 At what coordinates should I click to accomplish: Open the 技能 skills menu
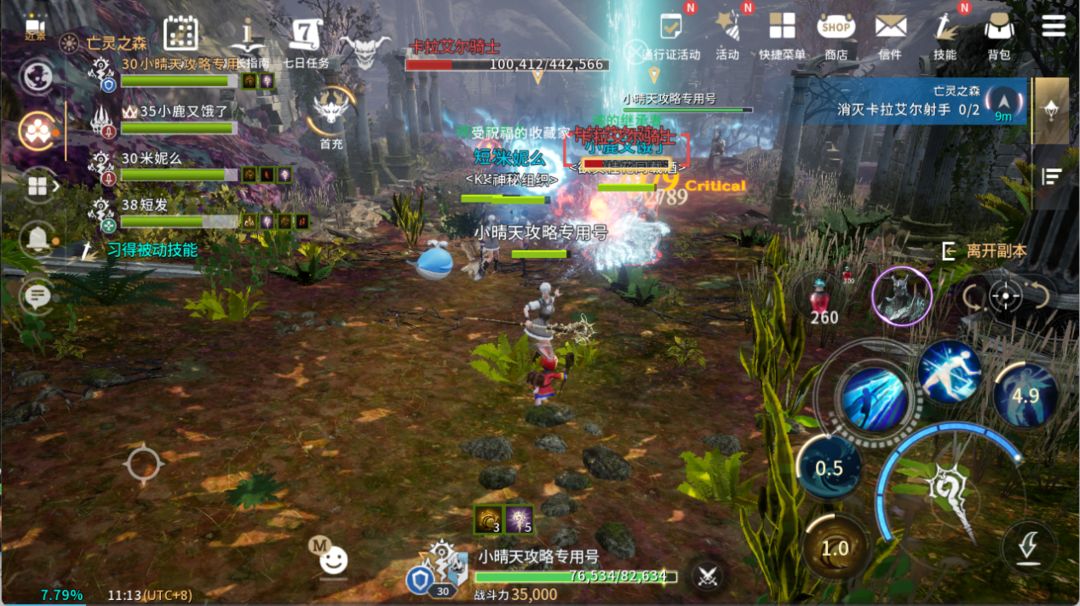click(x=944, y=34)
